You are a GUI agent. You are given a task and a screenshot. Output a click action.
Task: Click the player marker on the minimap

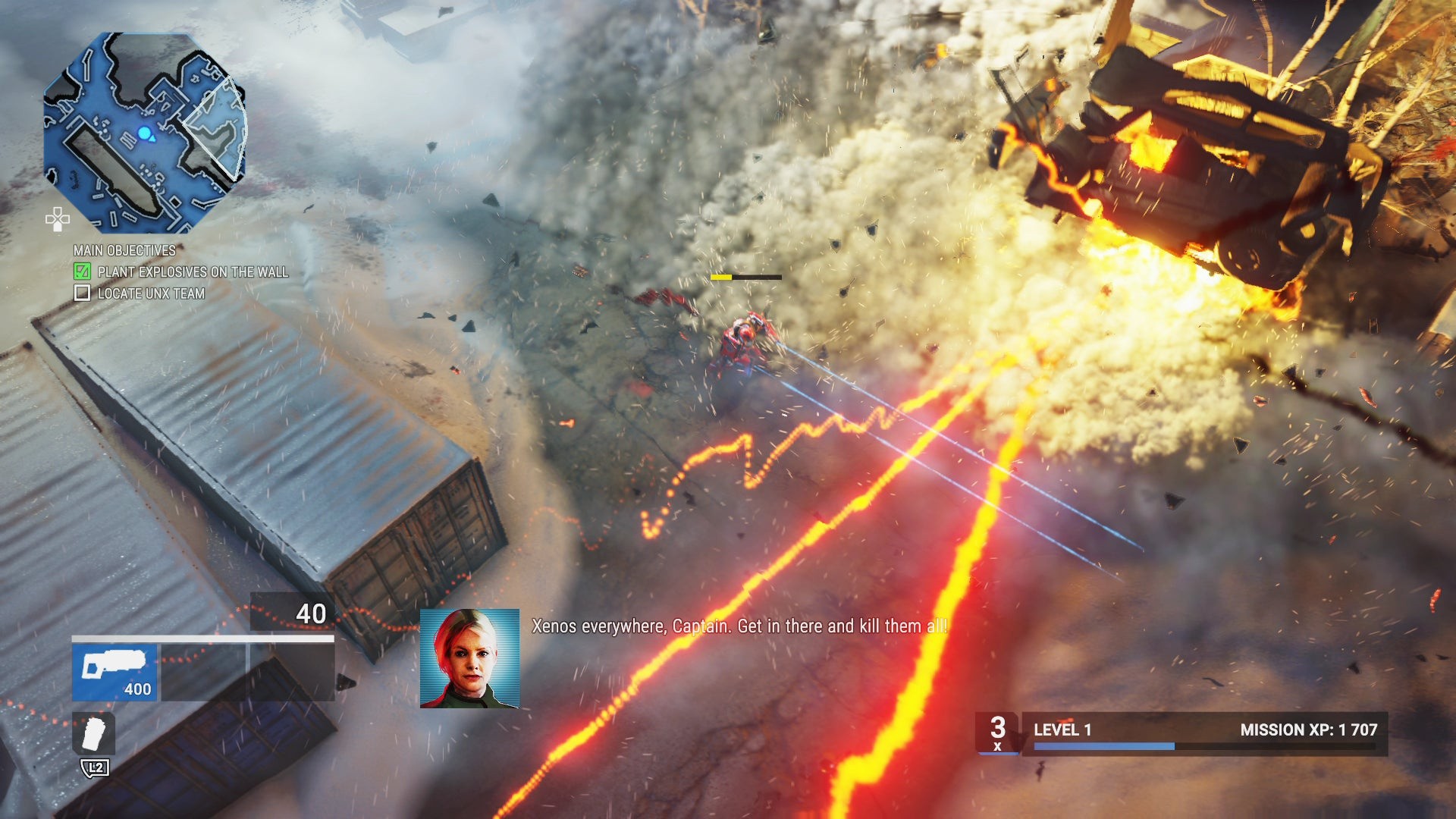click(146, 134)
